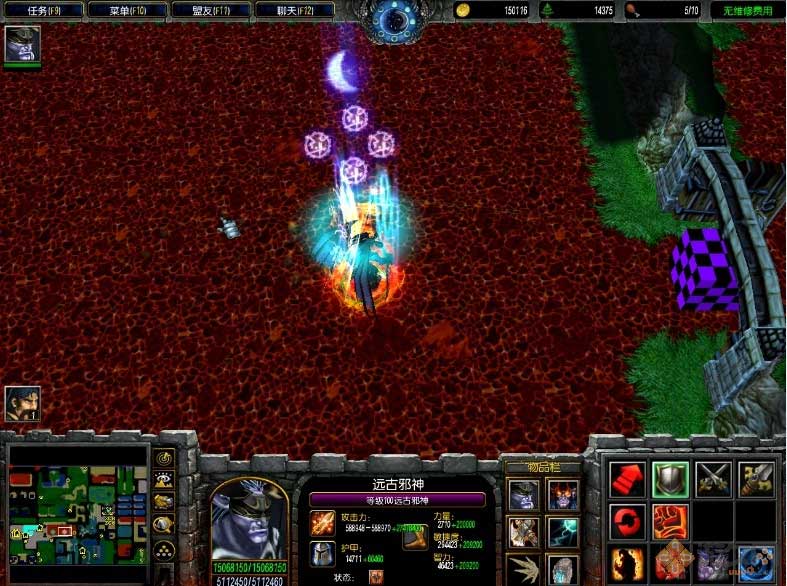Activate the red circular arrows Patrol command
This screenshot has width=787, height=586.
point(628,521)
